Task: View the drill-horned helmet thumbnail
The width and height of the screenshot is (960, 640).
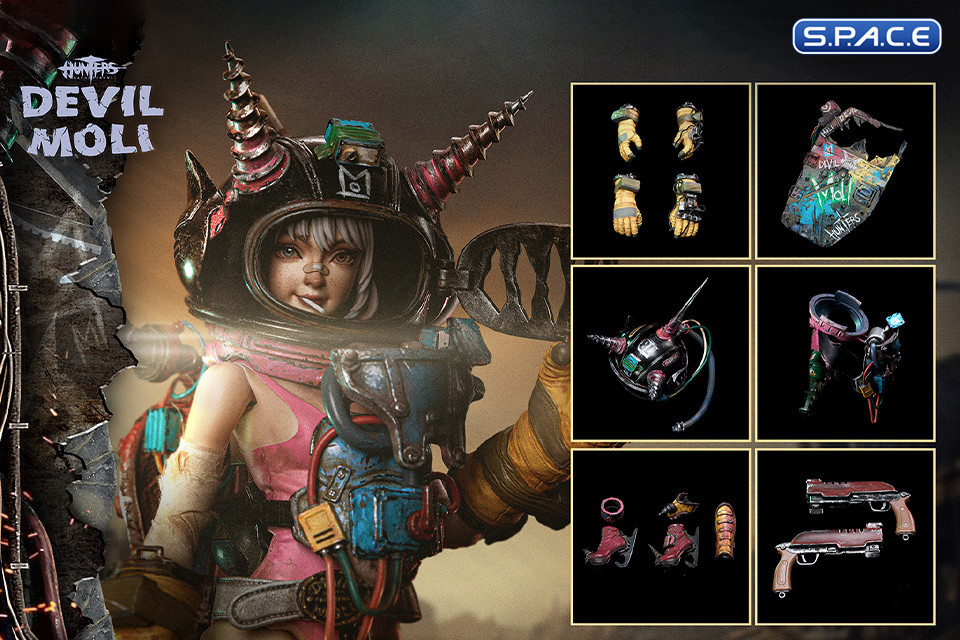Action: point(660,353)
